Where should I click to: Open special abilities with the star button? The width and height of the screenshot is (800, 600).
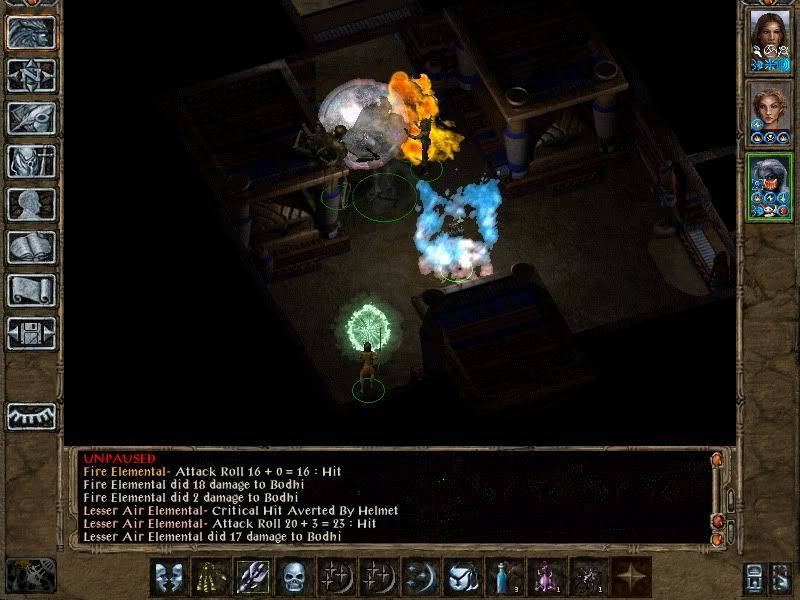point(632,577)
